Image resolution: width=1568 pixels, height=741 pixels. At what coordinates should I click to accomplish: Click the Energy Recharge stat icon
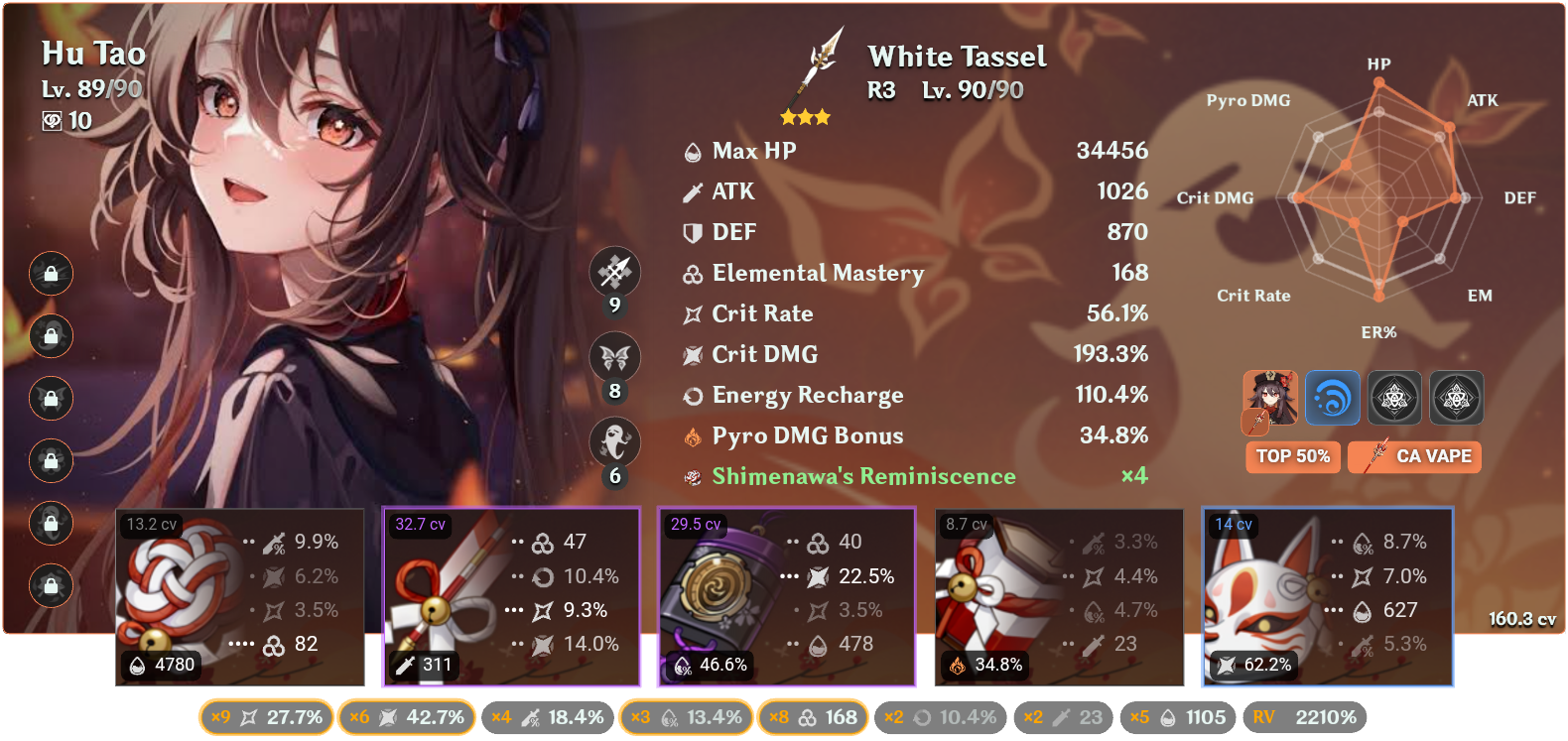pyautogui.click(x=693, y=395)
